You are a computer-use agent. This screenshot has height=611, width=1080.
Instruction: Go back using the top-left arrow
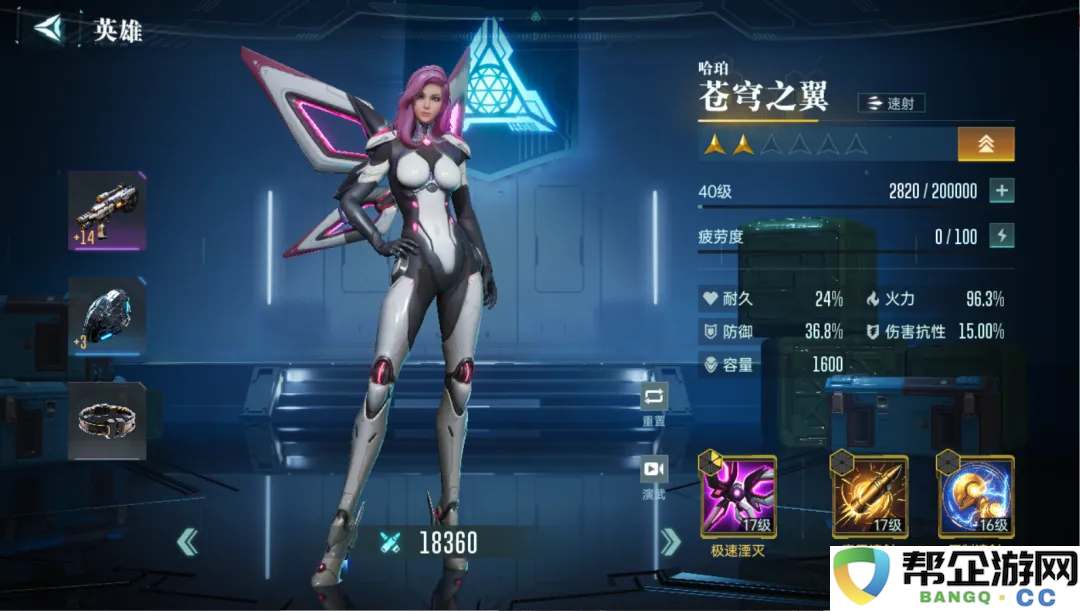[47, 28]
